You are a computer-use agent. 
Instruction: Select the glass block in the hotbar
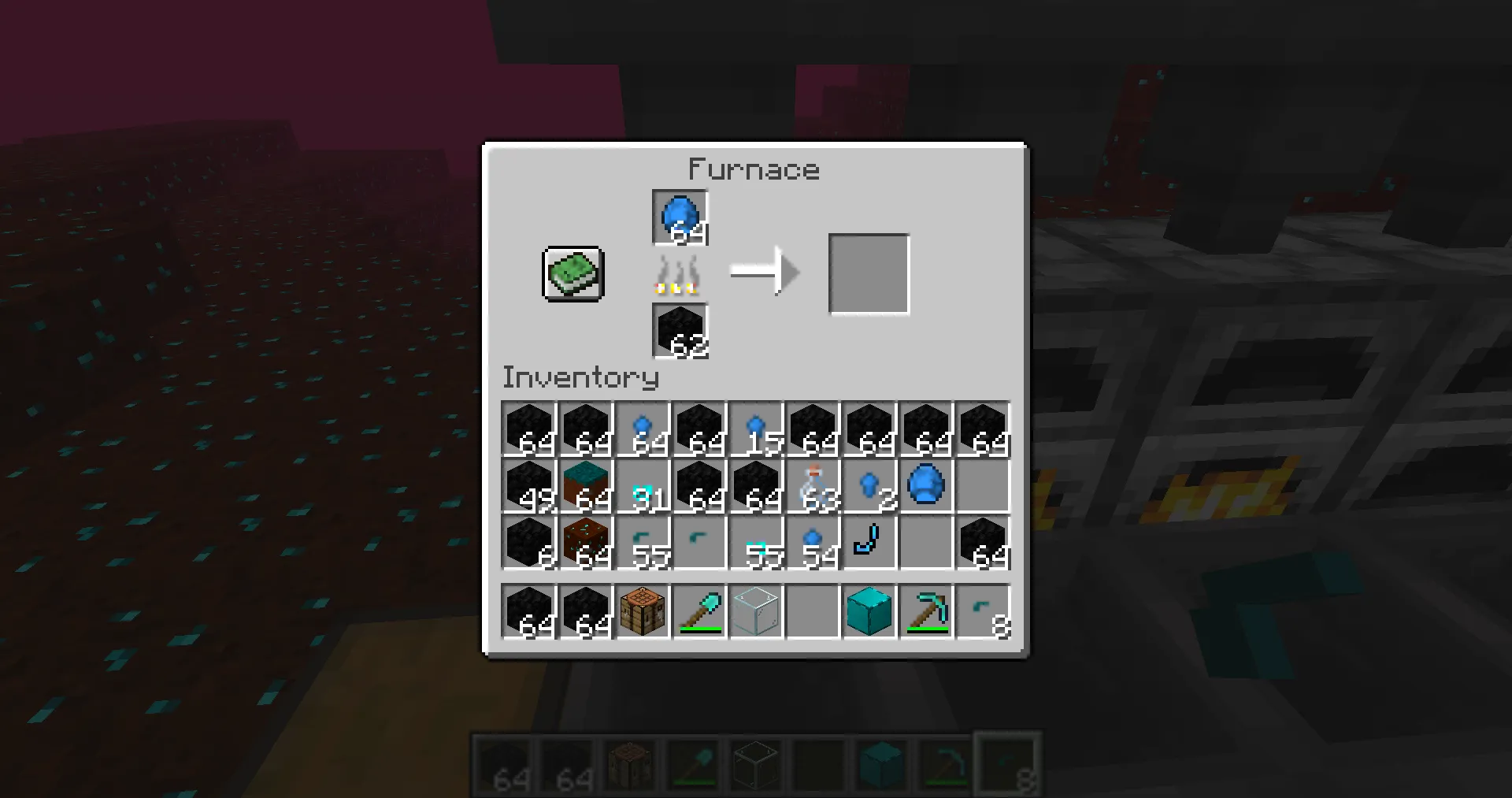[x=756, y=611]
